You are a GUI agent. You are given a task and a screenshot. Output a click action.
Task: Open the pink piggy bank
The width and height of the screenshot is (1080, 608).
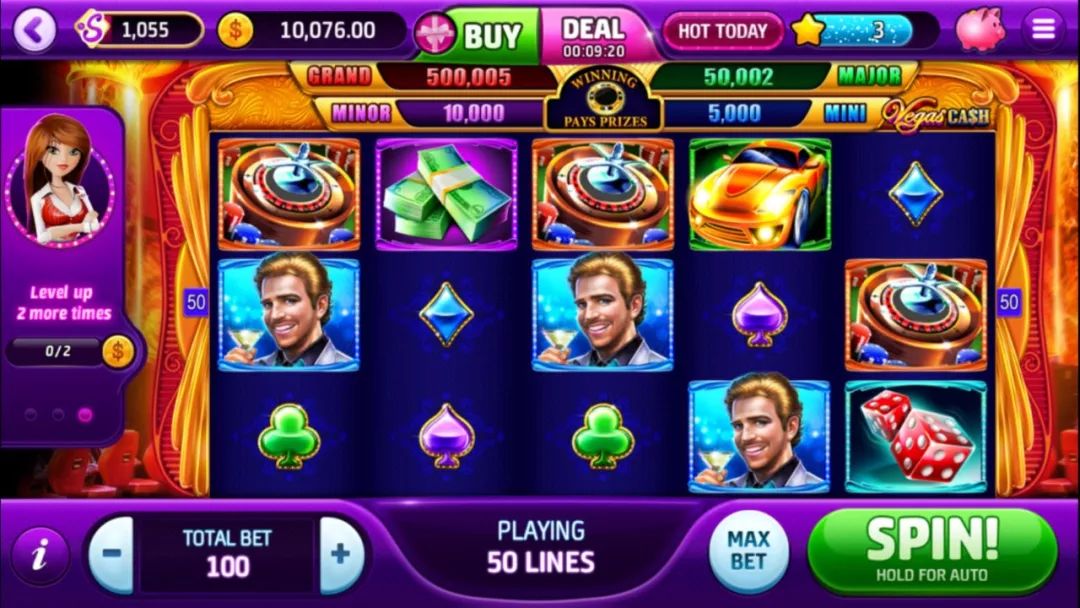979,30
